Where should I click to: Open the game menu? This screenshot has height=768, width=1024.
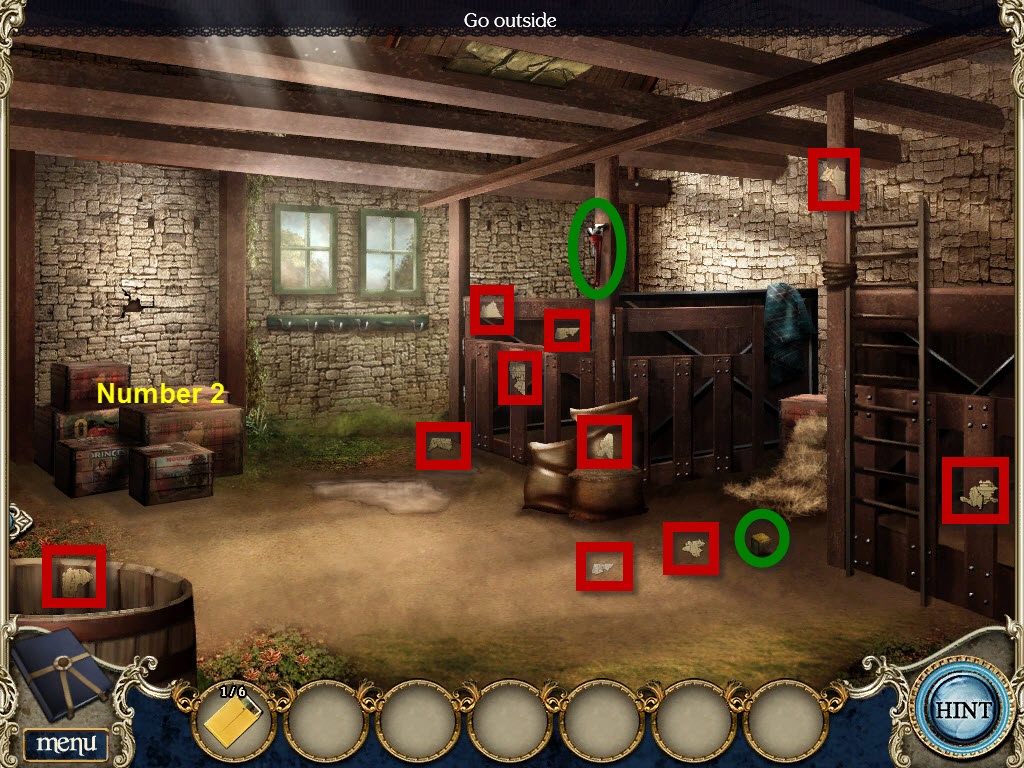point(65,744)
